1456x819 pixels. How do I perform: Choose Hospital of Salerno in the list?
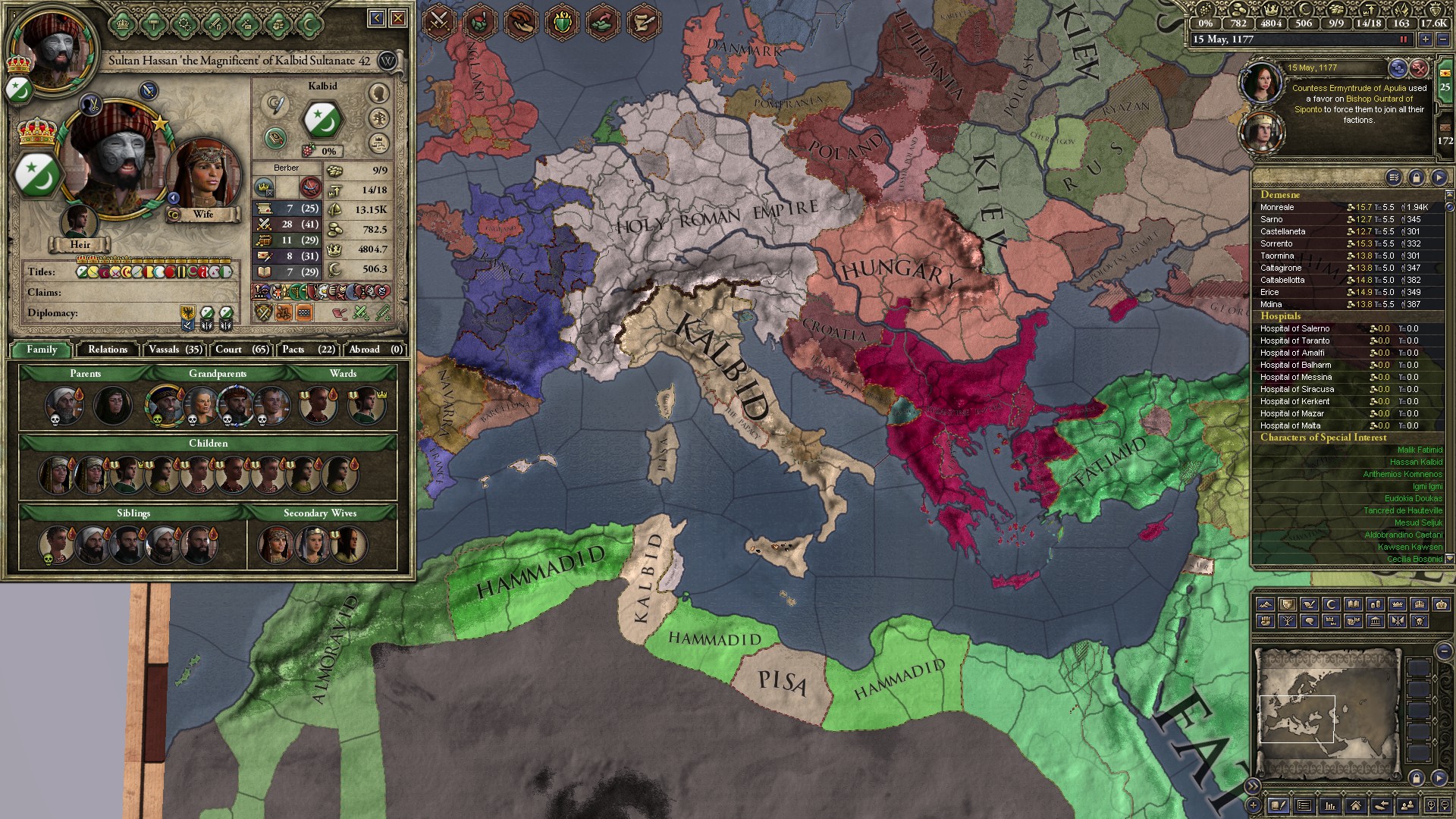pyautogui.click(x=1294, y=328)
